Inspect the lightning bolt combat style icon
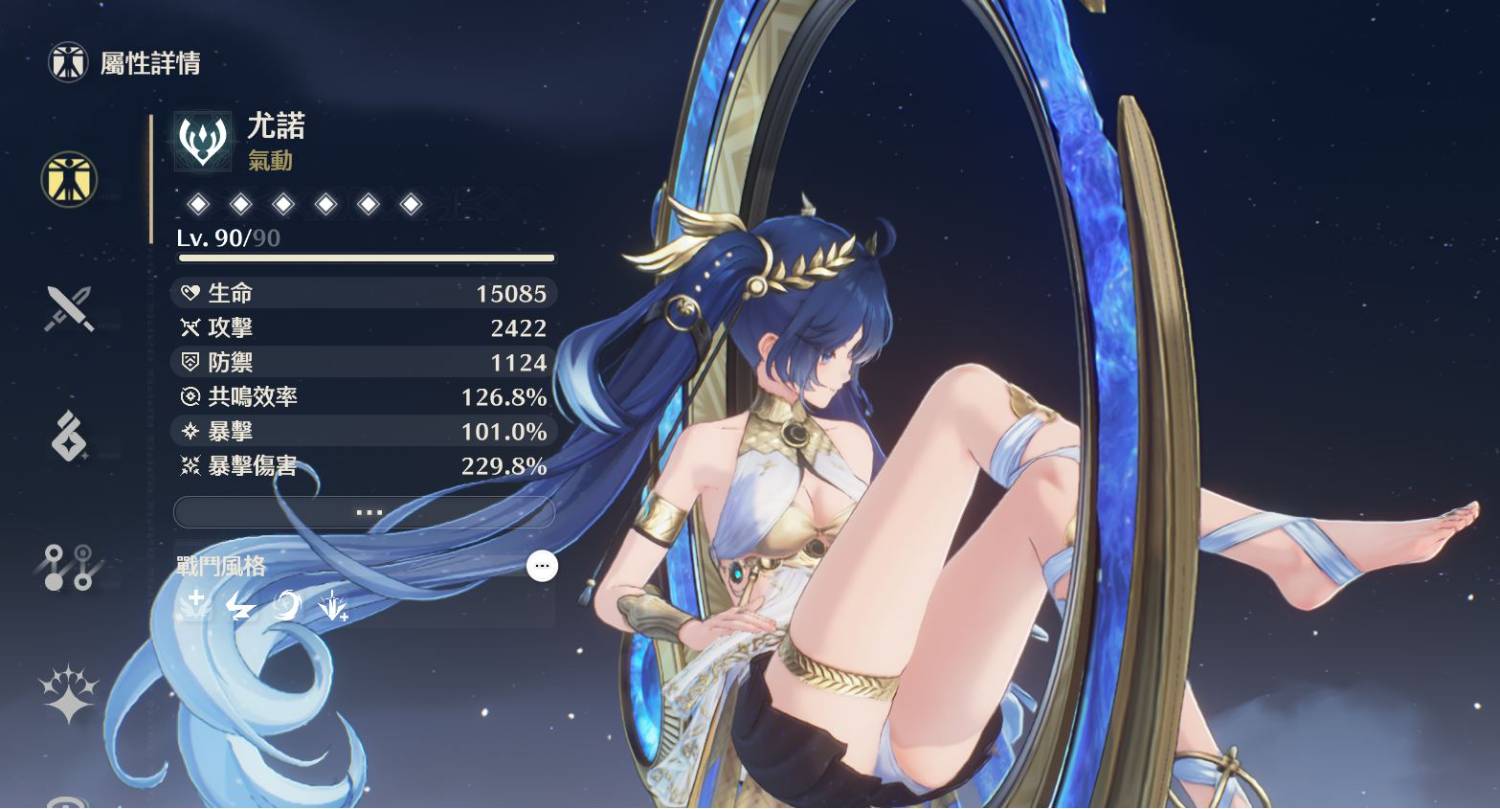 (240, 605)
